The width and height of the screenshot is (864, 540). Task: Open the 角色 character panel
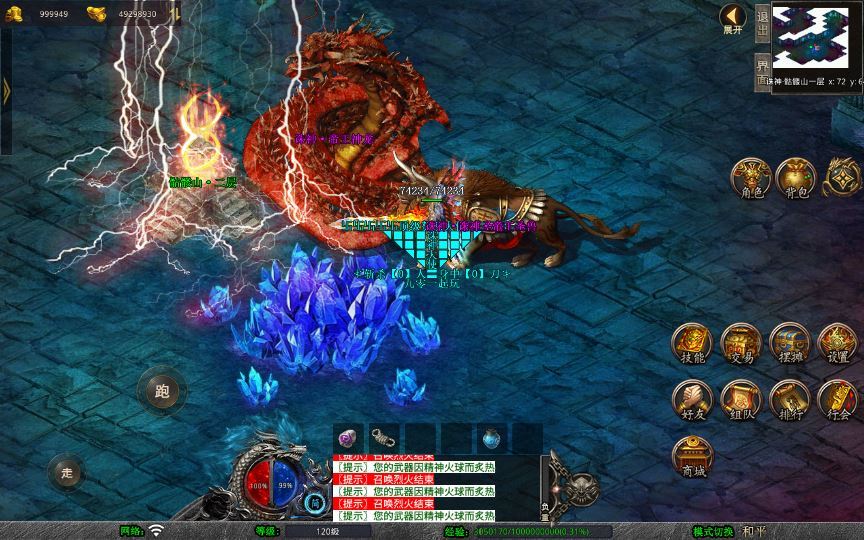[750, 177]
